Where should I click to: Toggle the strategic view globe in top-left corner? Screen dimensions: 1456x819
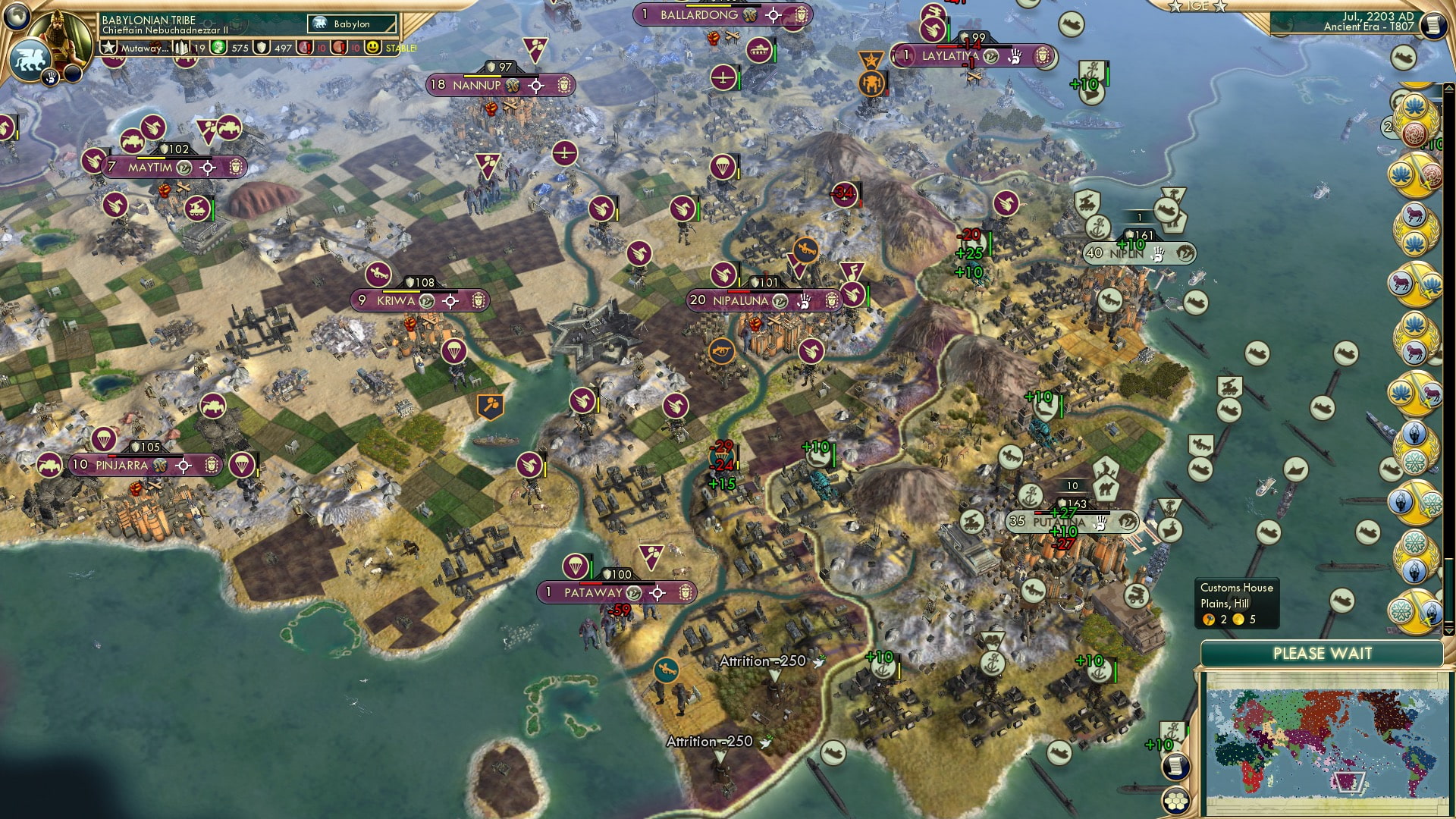17,16
